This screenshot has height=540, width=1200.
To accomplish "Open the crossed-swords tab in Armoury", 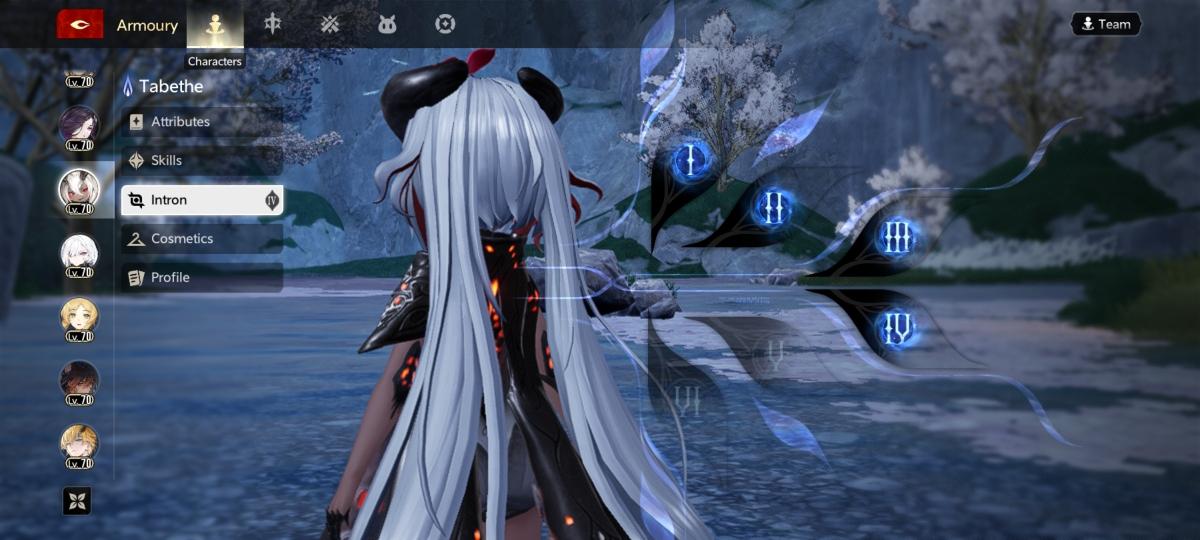I will tap(330, 25).
